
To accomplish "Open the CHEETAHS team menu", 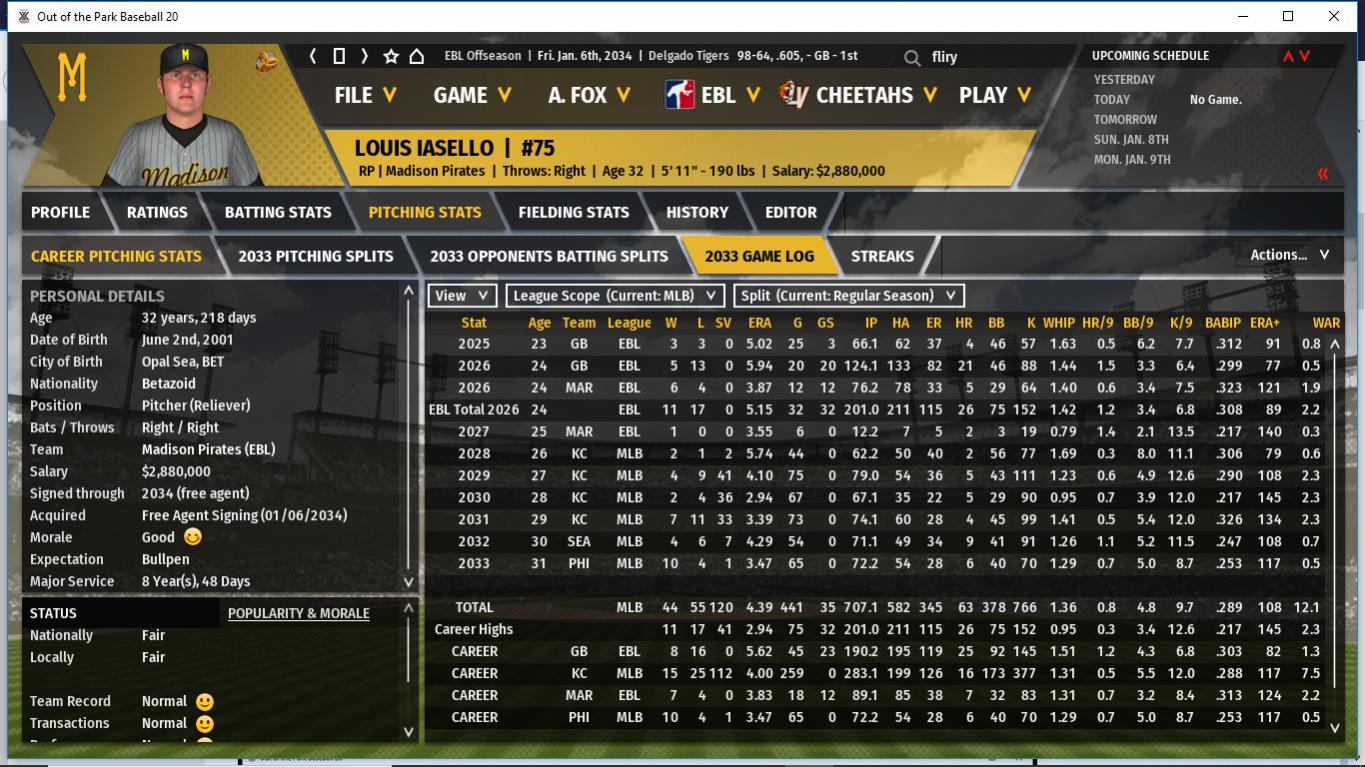I will [860, 95].
